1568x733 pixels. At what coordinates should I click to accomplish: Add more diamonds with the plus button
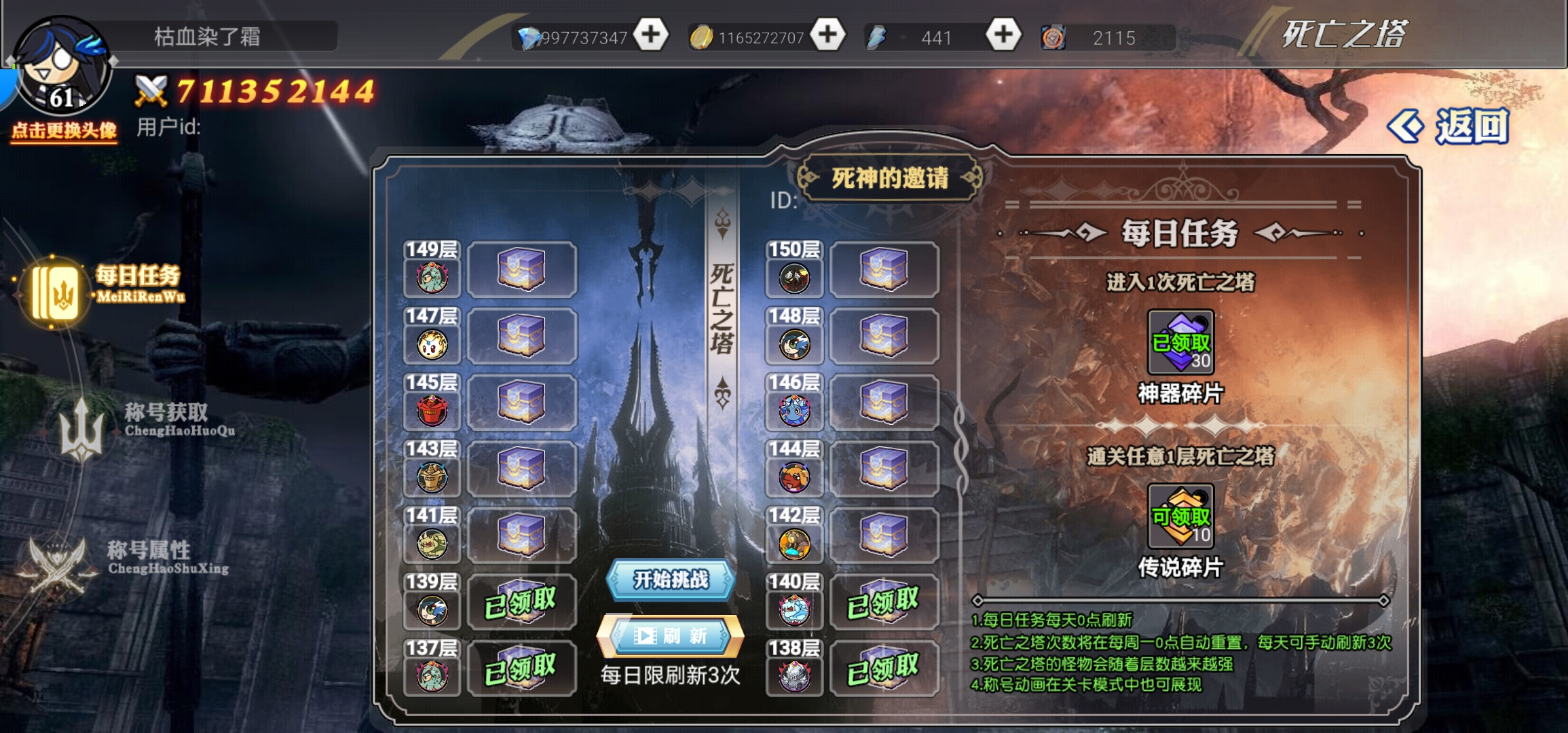pos(651,35)
